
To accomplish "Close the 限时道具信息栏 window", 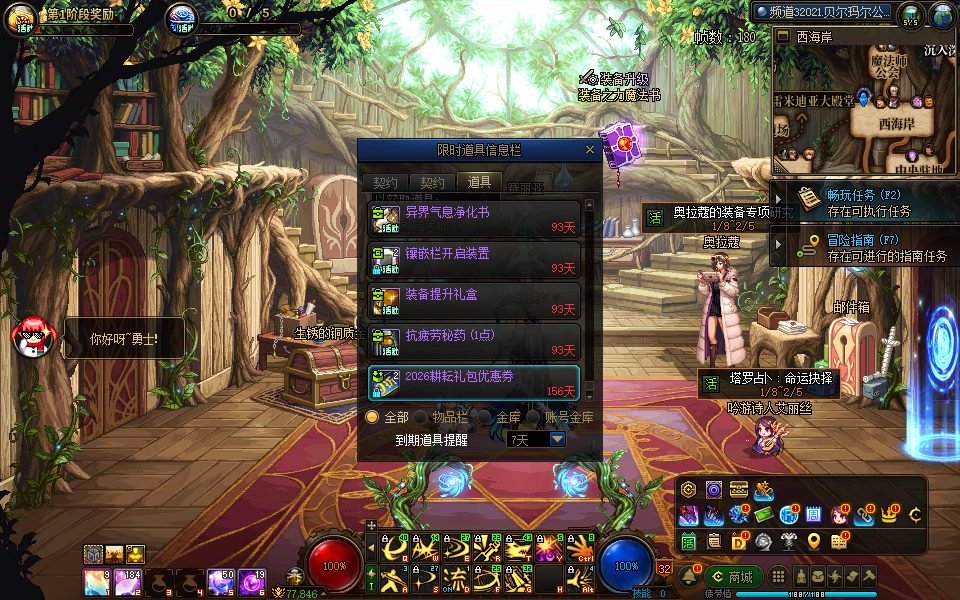I will [590, 150].
